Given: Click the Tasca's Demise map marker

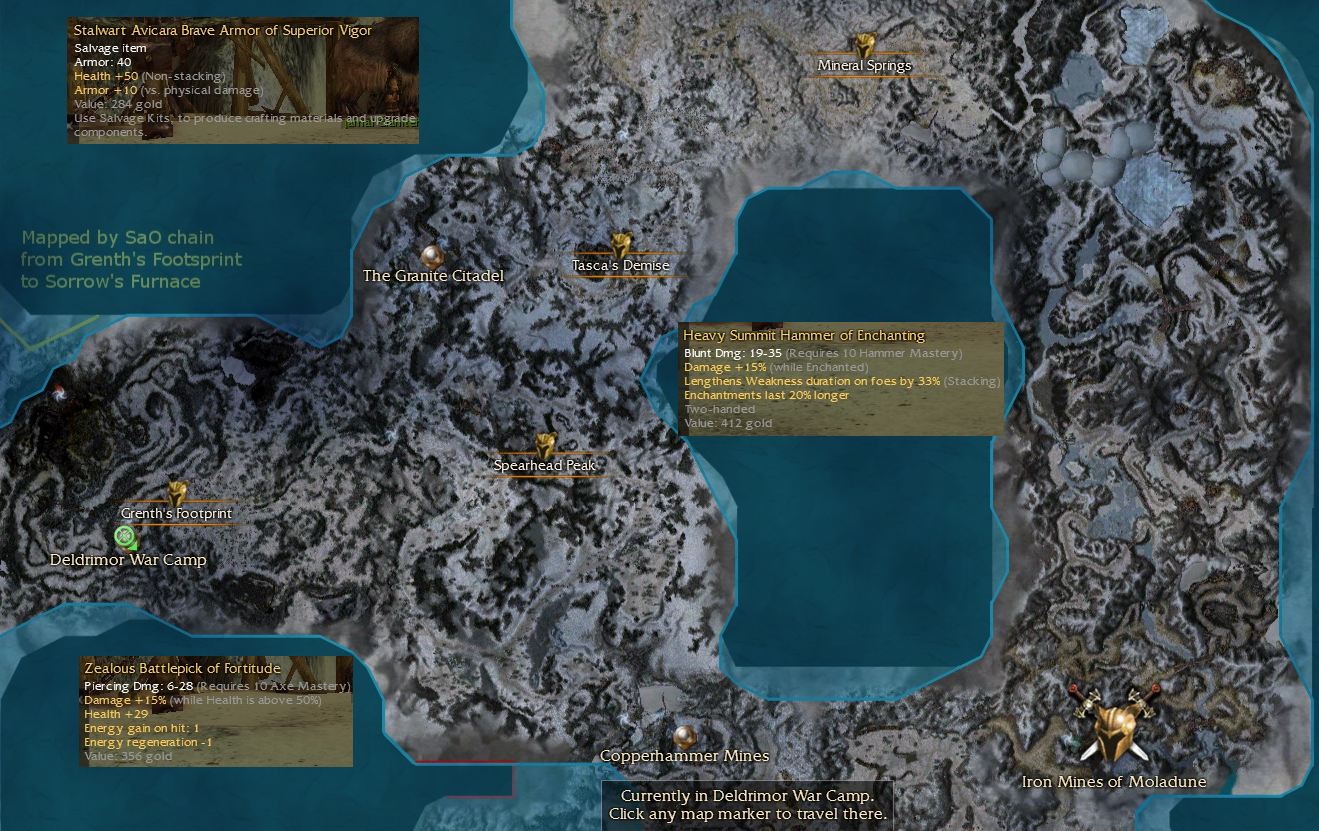Looking at the screenshot, I should (621, 246).
